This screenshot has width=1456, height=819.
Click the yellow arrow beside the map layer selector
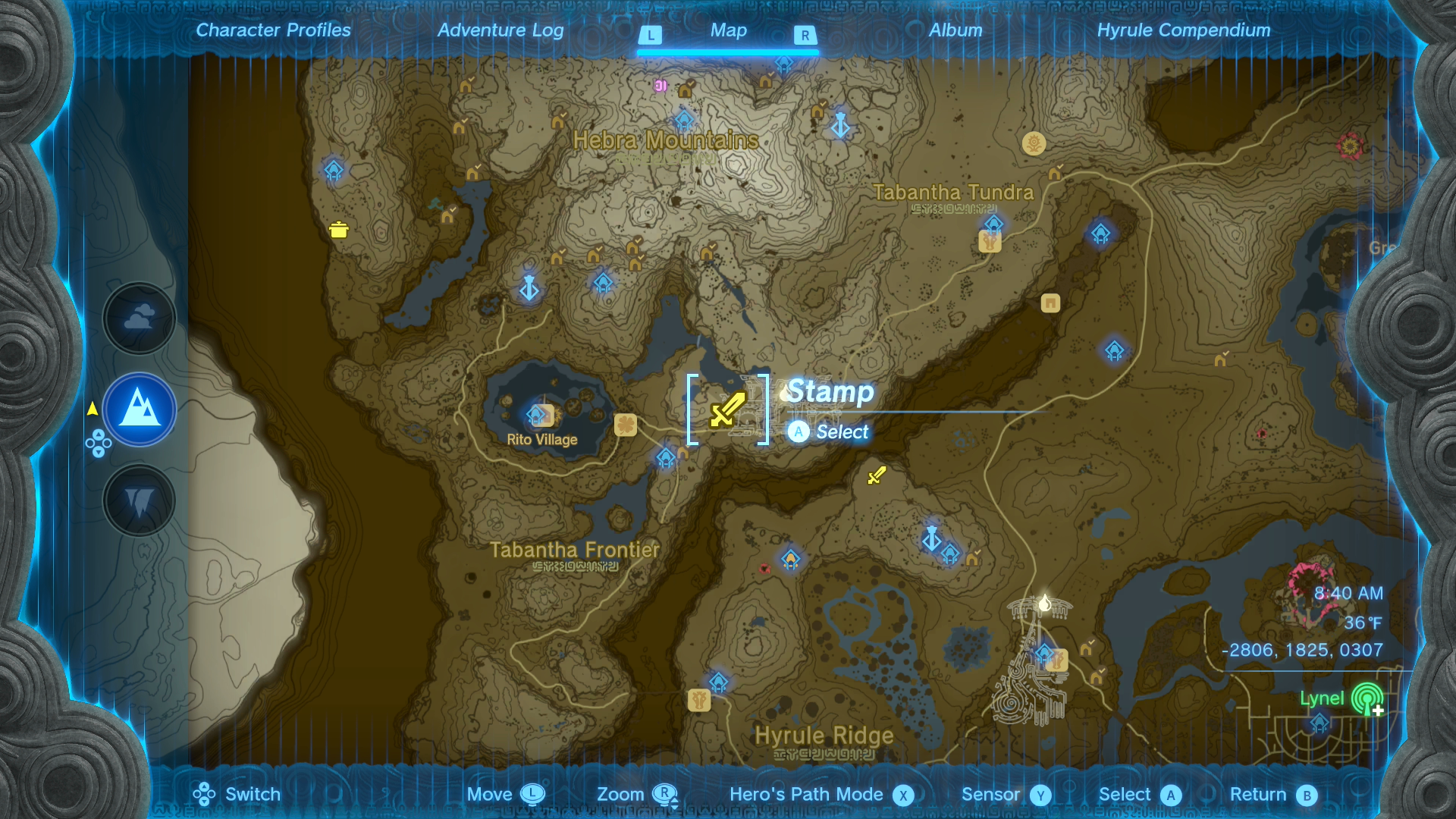click(x=91, y=408)
